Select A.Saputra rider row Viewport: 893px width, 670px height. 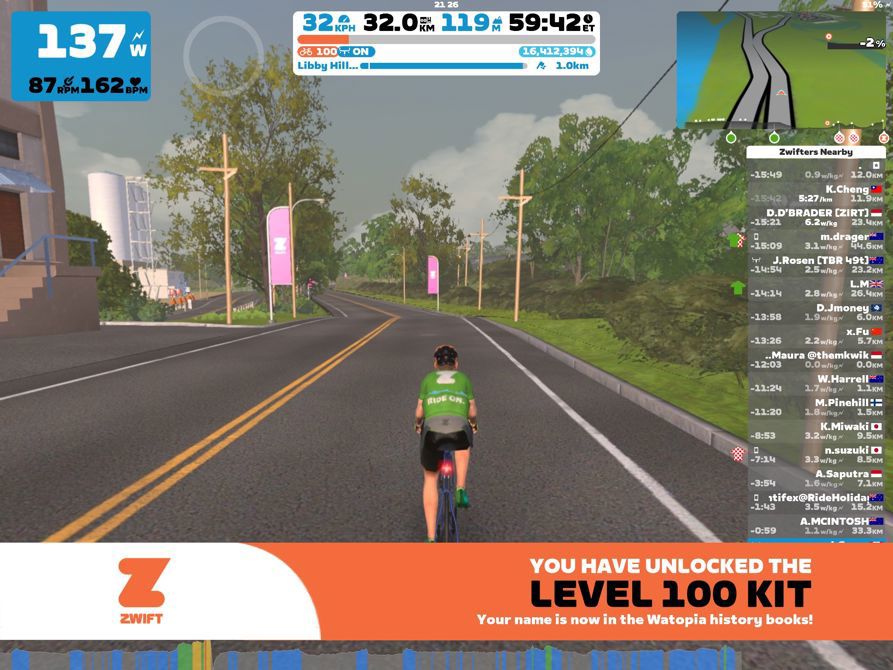816,478
